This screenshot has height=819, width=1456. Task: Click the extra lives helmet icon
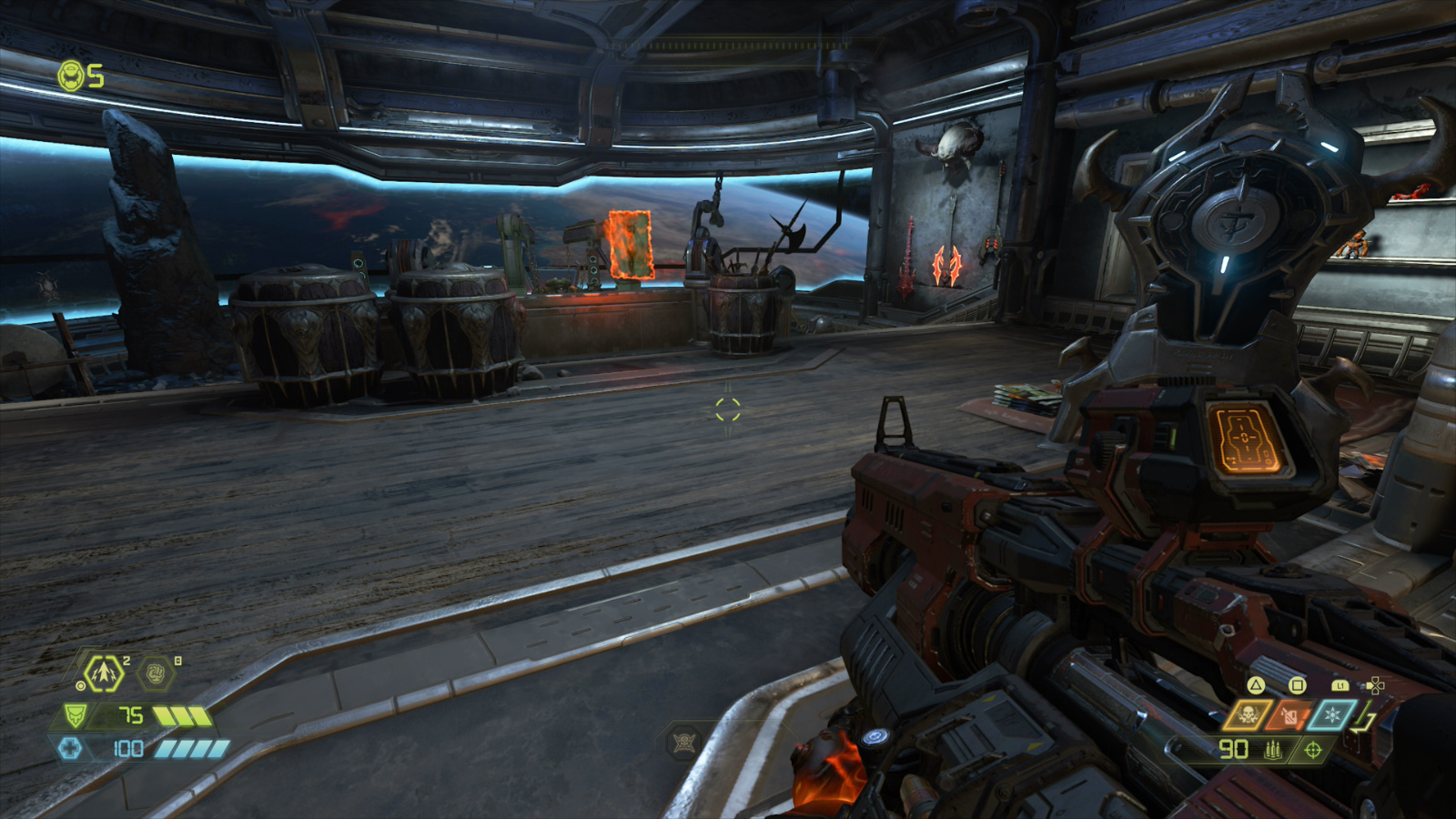(72, 76)
